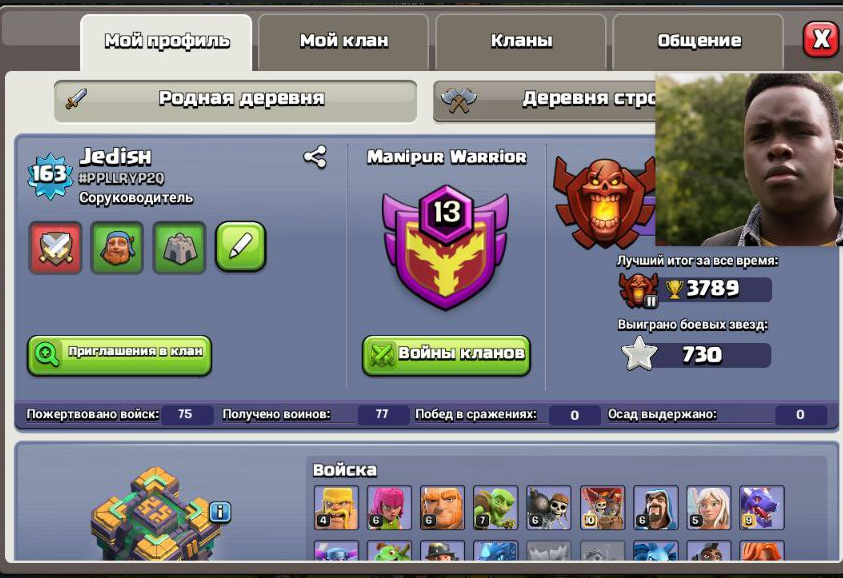Open Приглашения в клан
The height and width of the screenshot is (578, 843).
(119, 353)
